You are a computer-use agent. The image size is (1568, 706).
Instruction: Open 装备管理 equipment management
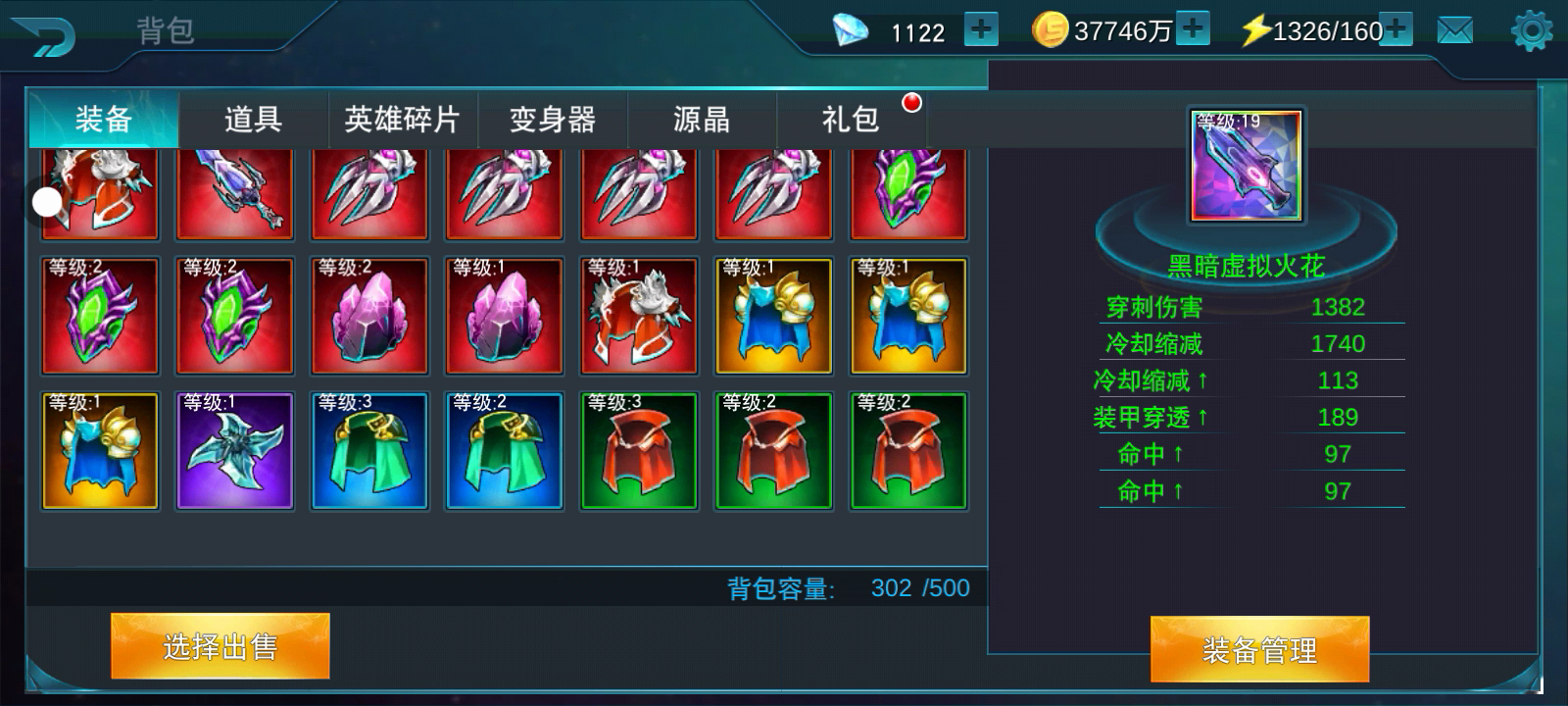point(1259,649)
